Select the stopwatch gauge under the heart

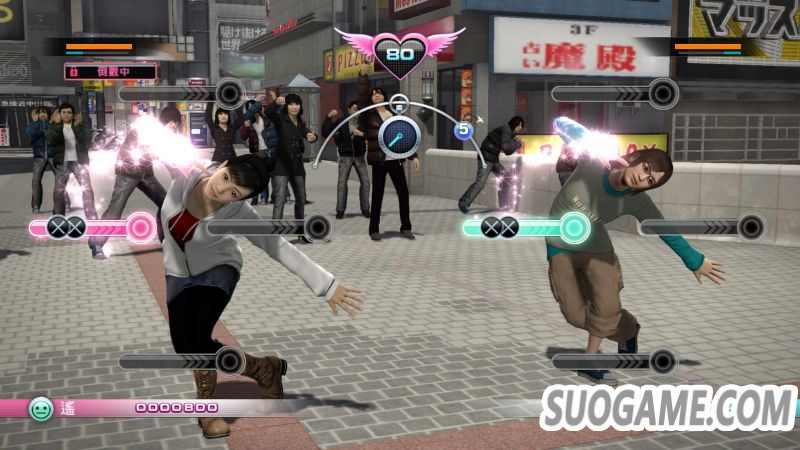[398, 135]
